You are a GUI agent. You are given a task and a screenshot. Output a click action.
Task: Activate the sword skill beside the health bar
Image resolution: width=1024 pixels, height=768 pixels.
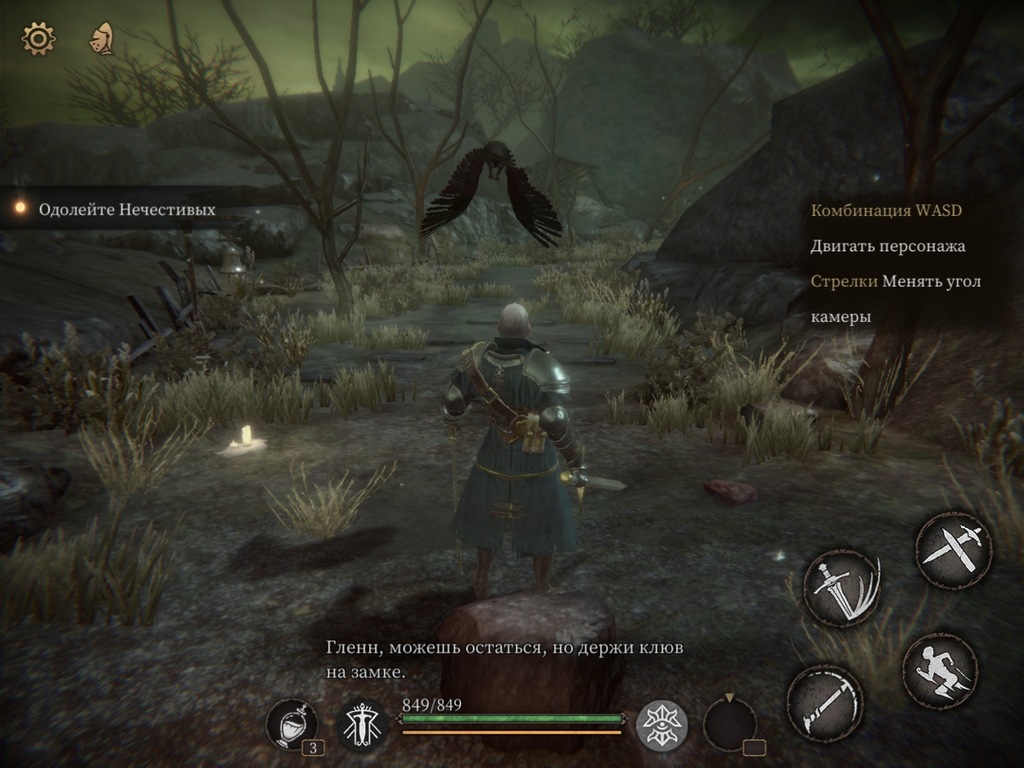pyautogui.click(x=361, y=725)
